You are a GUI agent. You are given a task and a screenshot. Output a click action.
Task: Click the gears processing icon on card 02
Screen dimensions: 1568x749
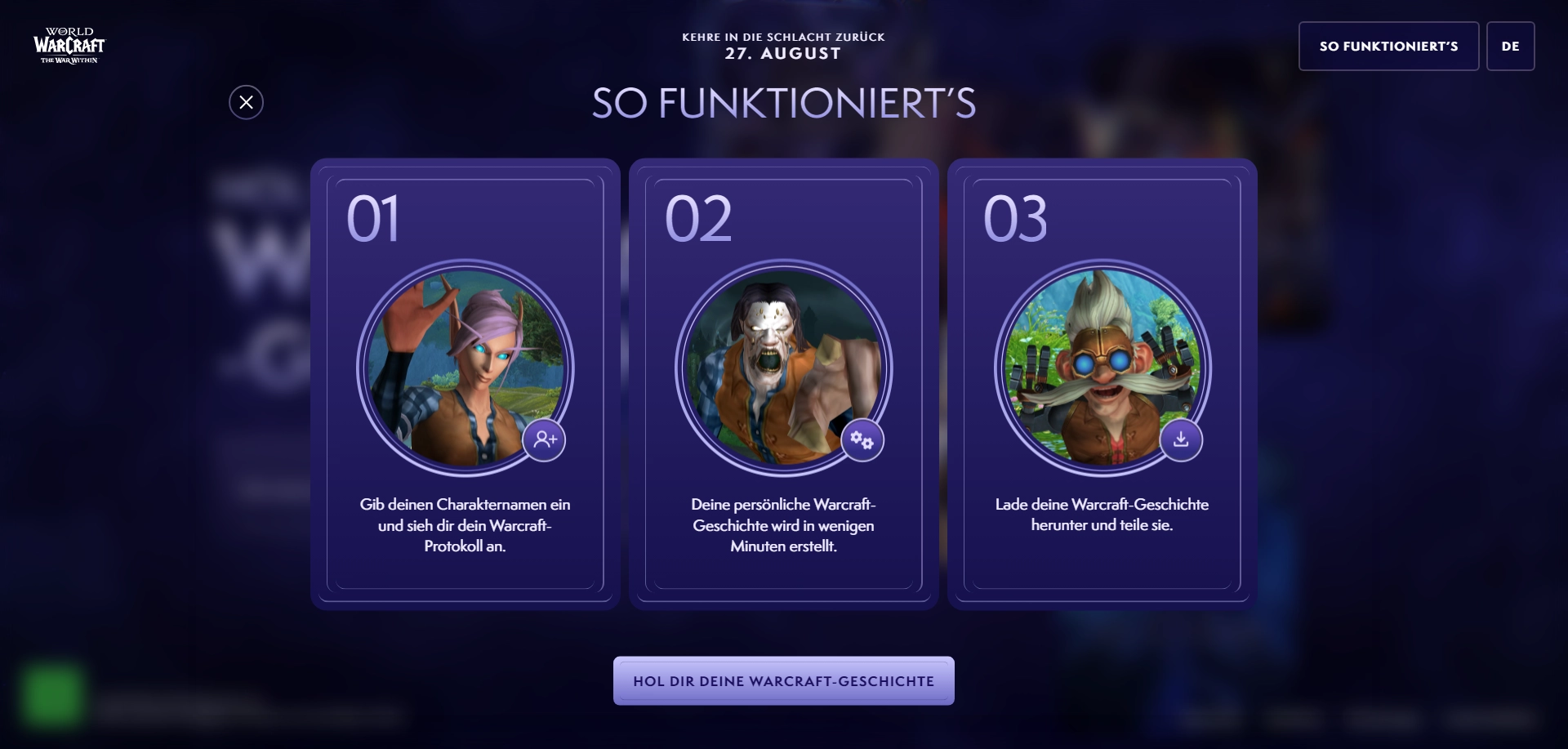tap(862, 440)
